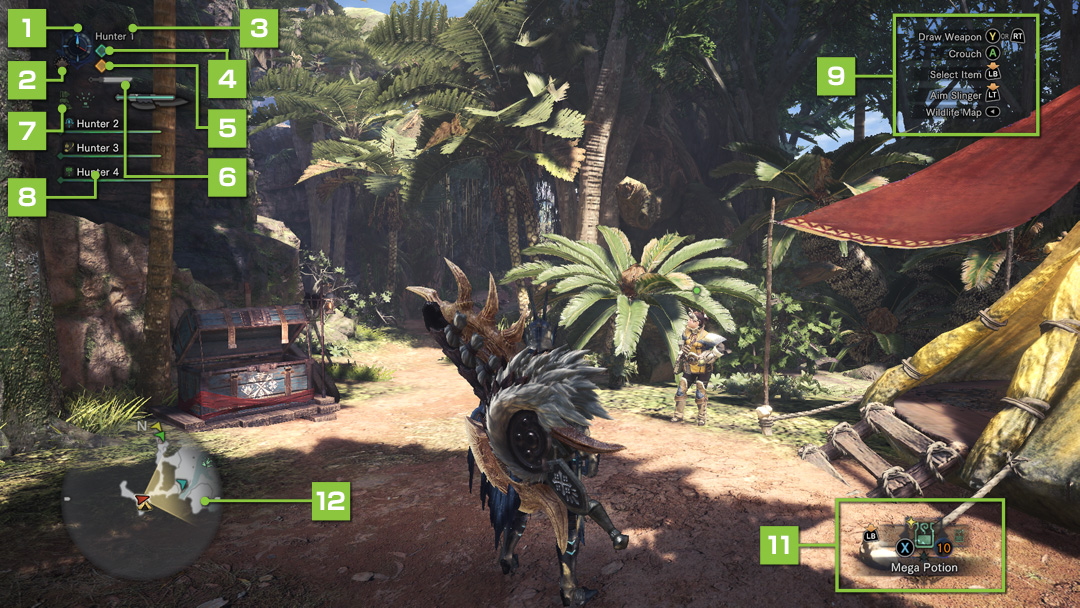Click the weapon sharpness gauge blade
The height and width of the screenshot is (608, 1080).
[x=156, y=99]
